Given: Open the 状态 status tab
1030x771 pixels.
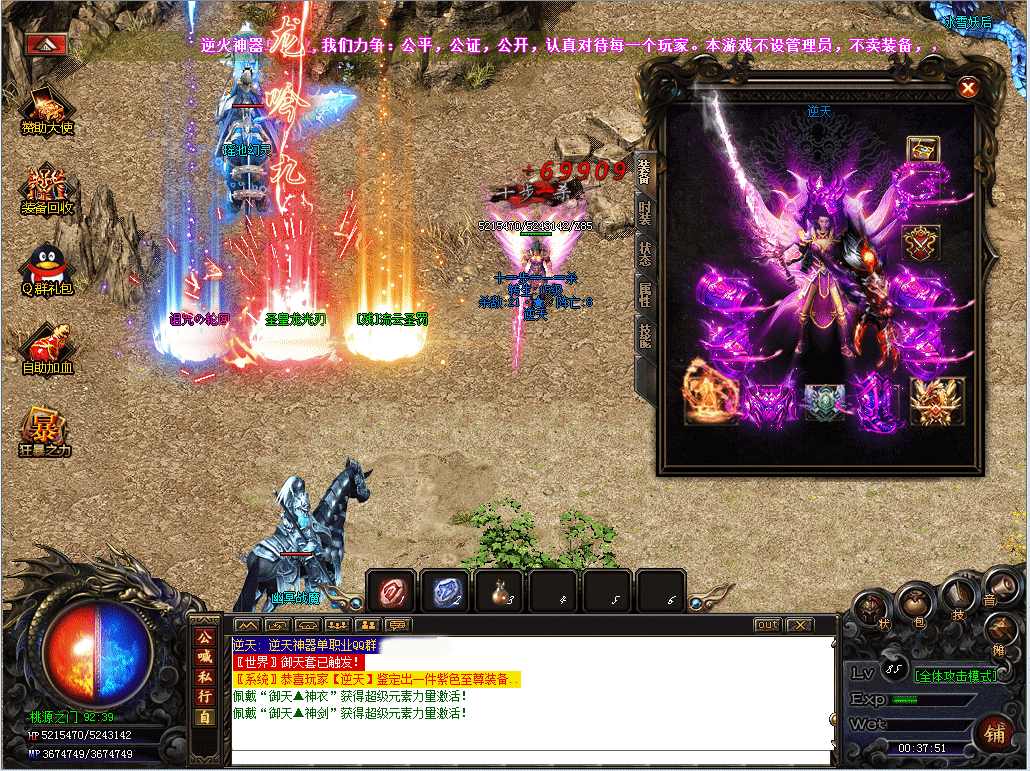Looking at the screenshot, I should click(x=645, y=253).
